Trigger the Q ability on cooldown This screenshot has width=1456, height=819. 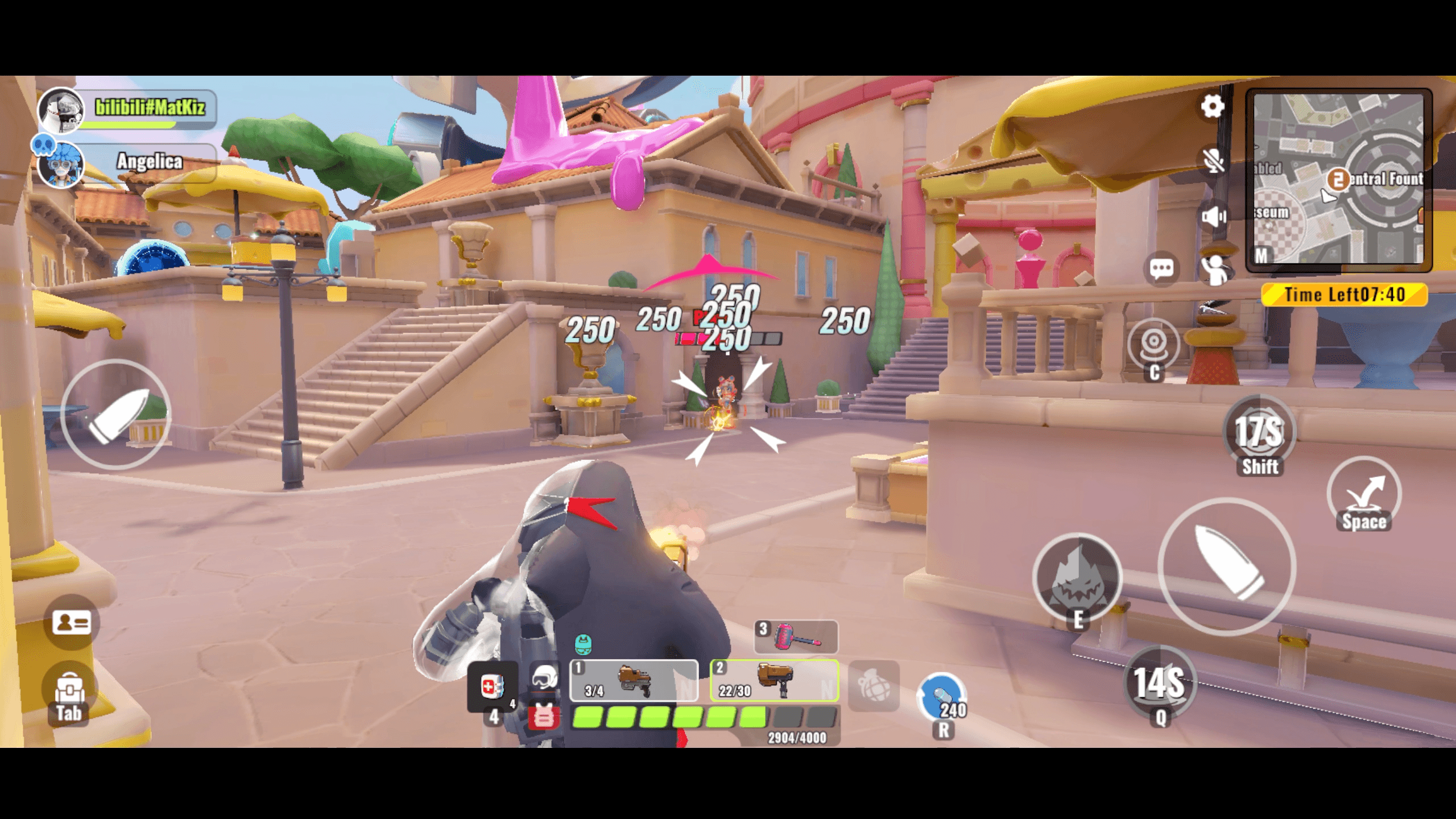click(1160, 682)
